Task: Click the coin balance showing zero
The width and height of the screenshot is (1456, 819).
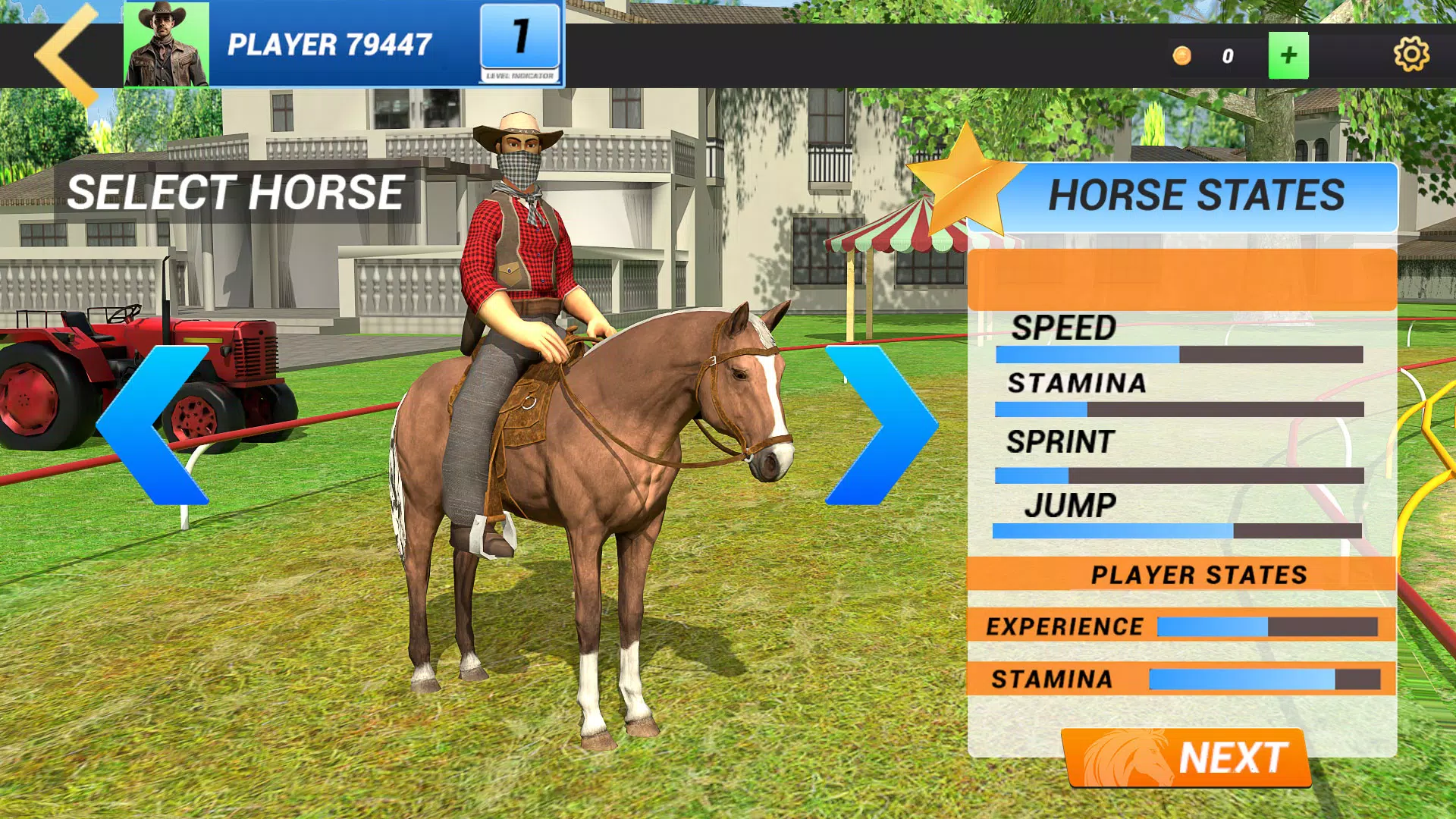Action: click(x=1227, y=55)
